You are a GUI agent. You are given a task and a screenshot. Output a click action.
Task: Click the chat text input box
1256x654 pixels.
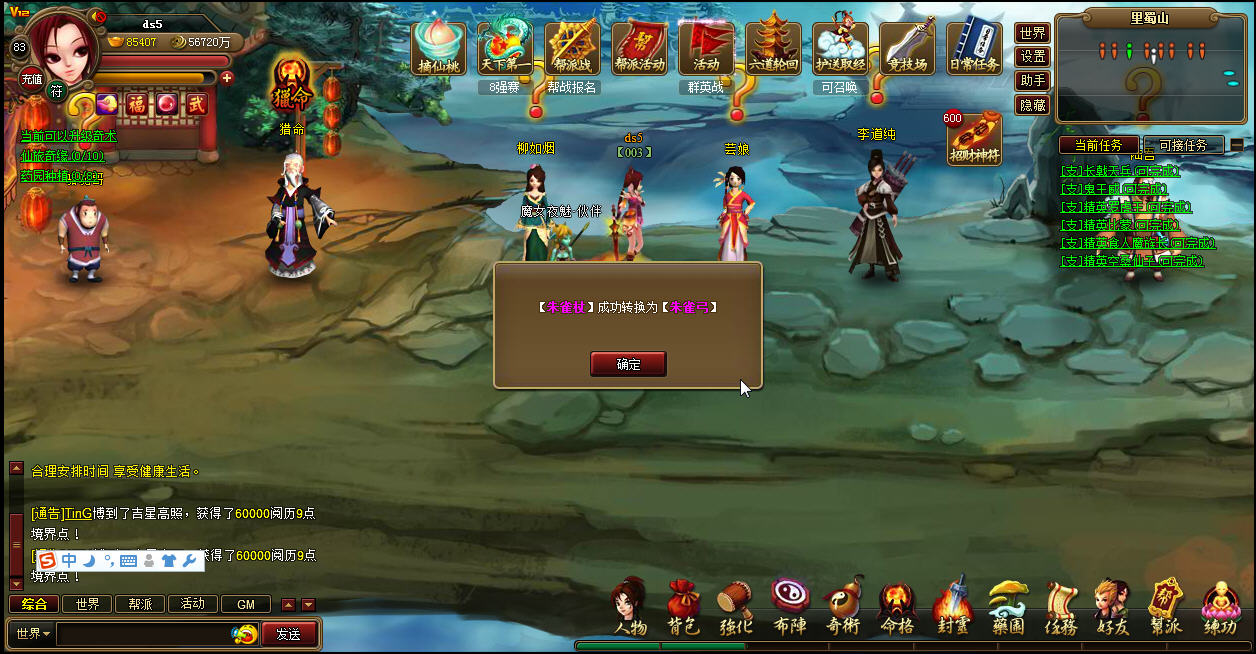144,634
